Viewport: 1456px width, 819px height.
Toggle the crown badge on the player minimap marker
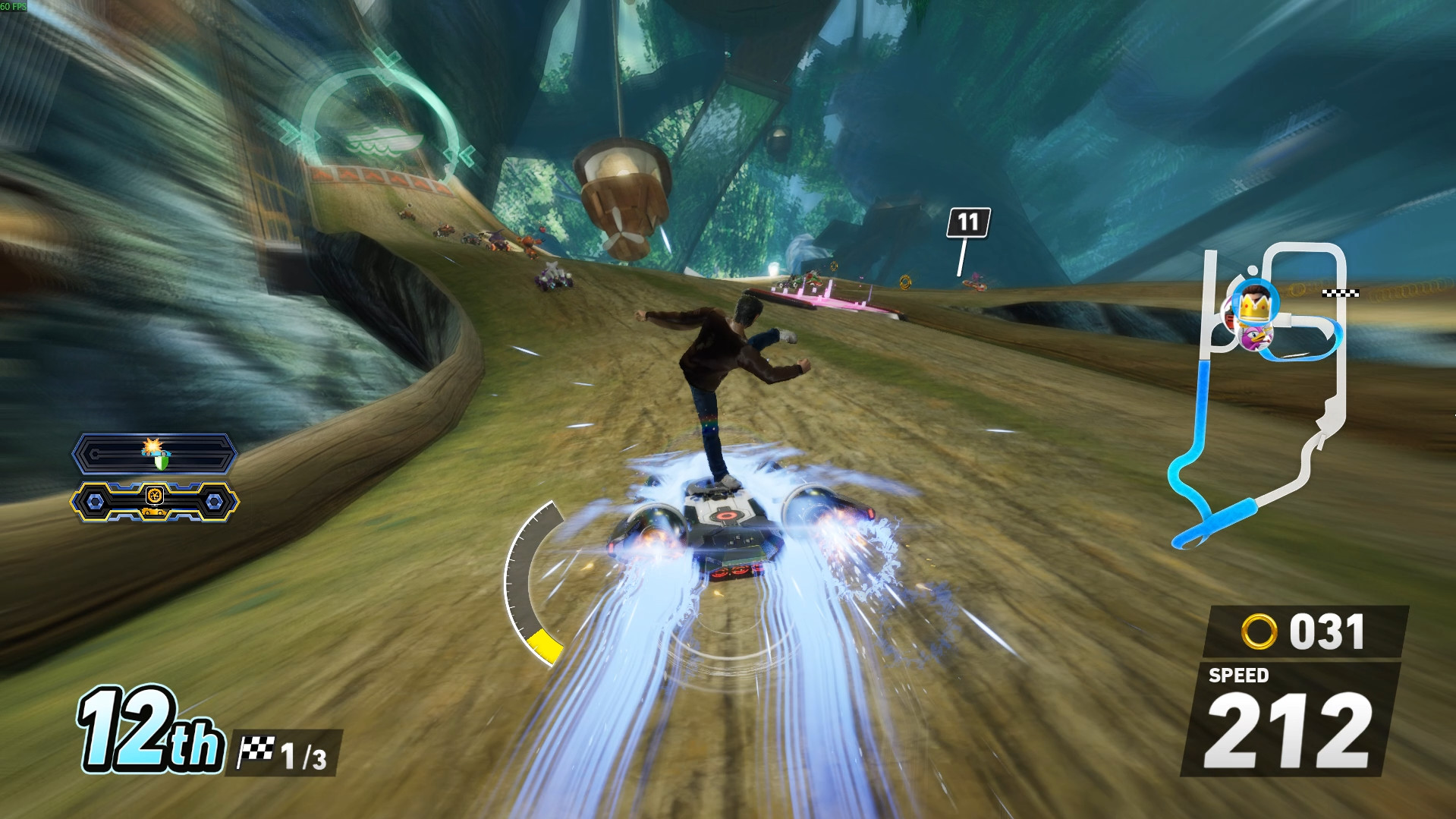tap(1254, 307)
